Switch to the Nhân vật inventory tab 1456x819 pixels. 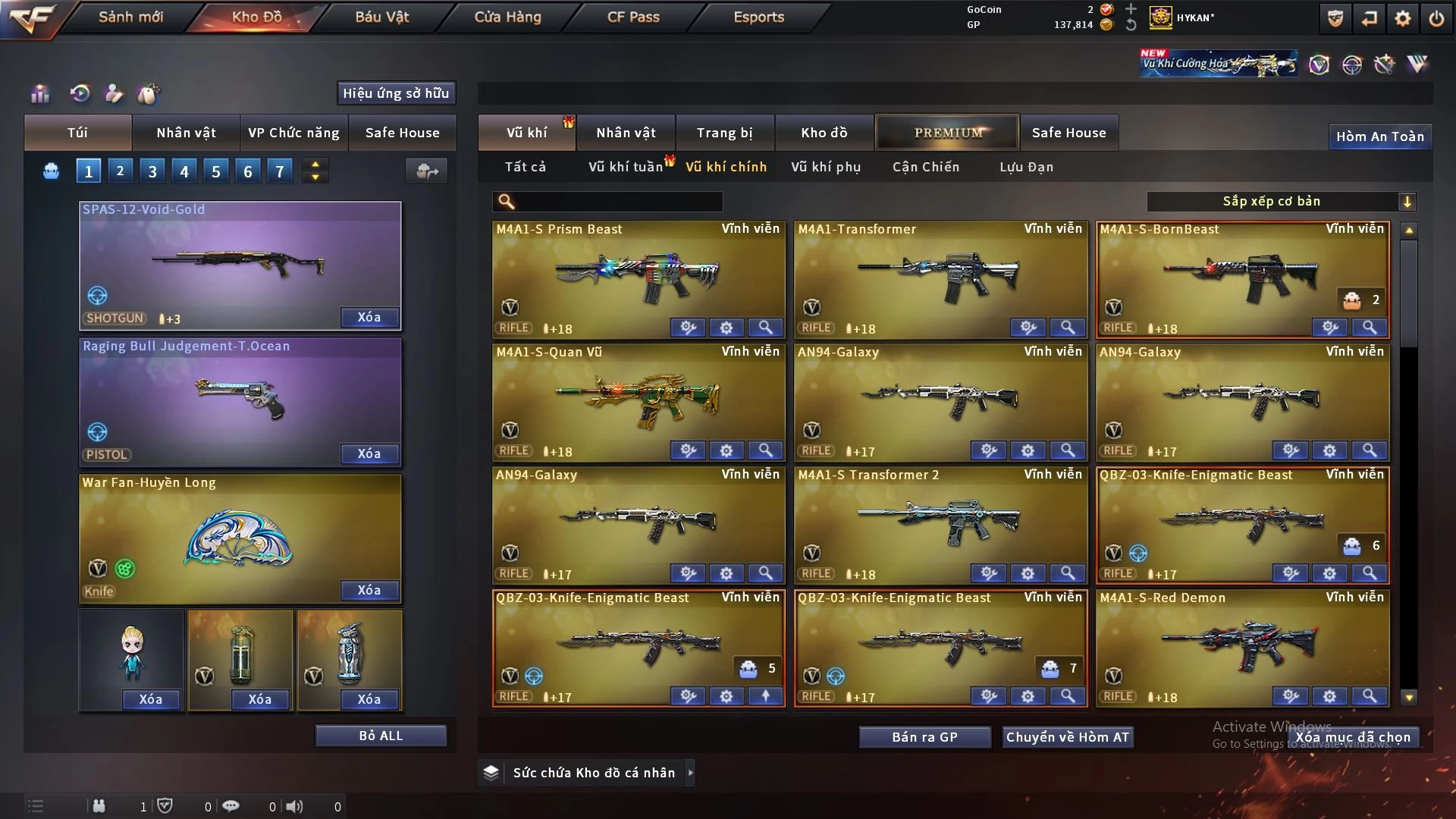[x=626, y=133]
